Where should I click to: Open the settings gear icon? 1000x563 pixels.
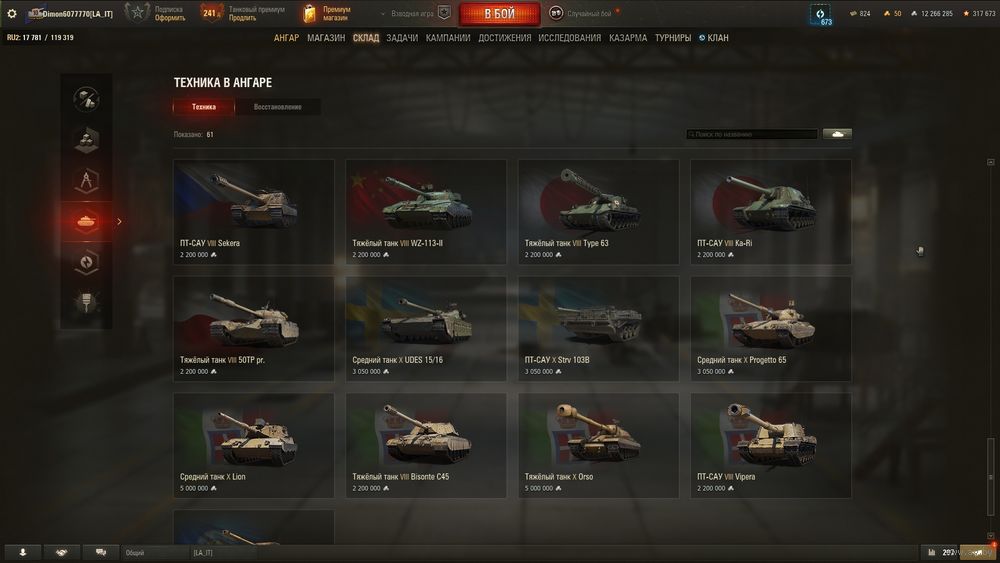pyautogui.click(x=12, y=13)
